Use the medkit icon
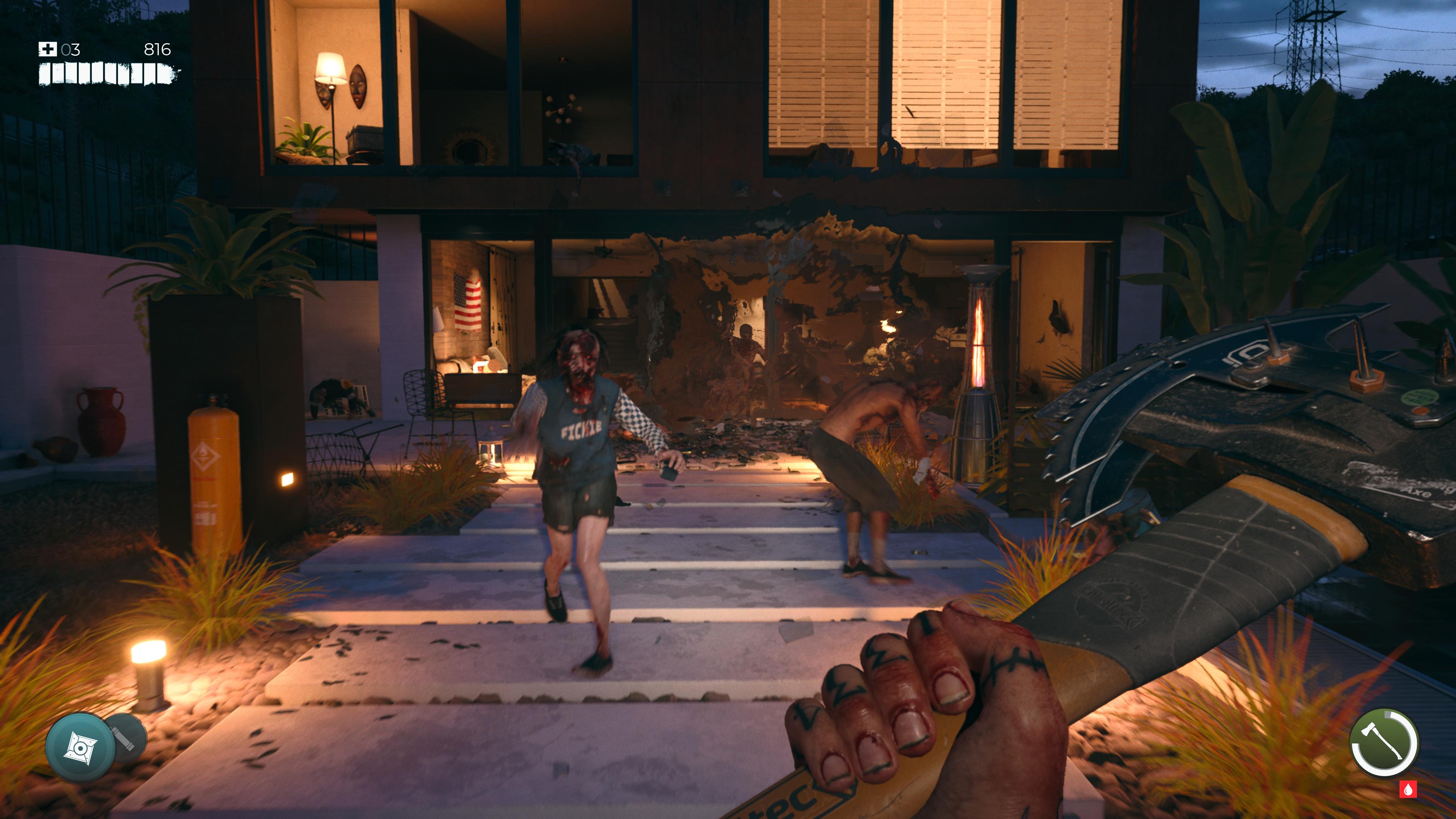Image resolution: width=1456 pixels, height=819 pixels. pyautogui.click(x=47, y=50)
